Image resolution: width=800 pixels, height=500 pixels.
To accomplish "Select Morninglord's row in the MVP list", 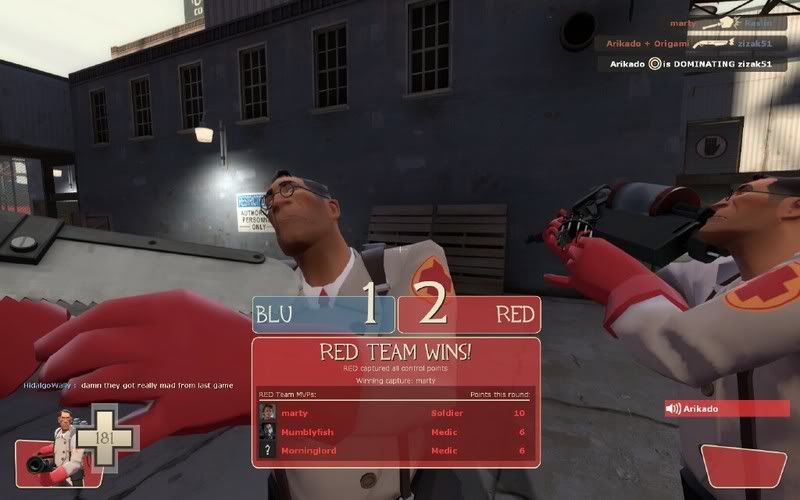I will click(394, 450).
